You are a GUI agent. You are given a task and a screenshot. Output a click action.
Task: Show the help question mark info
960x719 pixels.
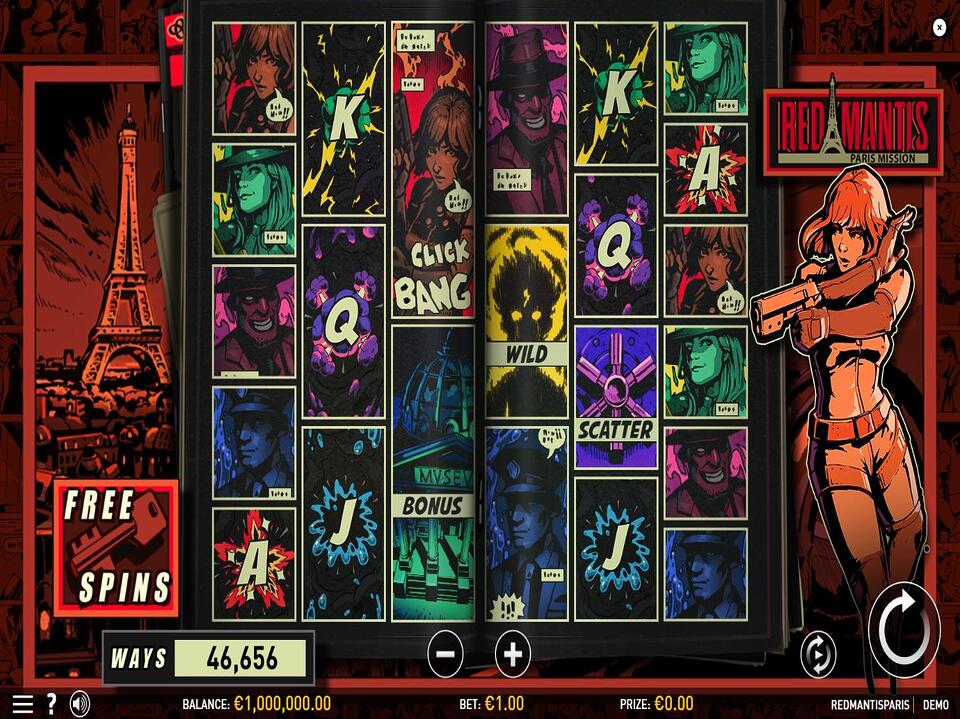52,704
